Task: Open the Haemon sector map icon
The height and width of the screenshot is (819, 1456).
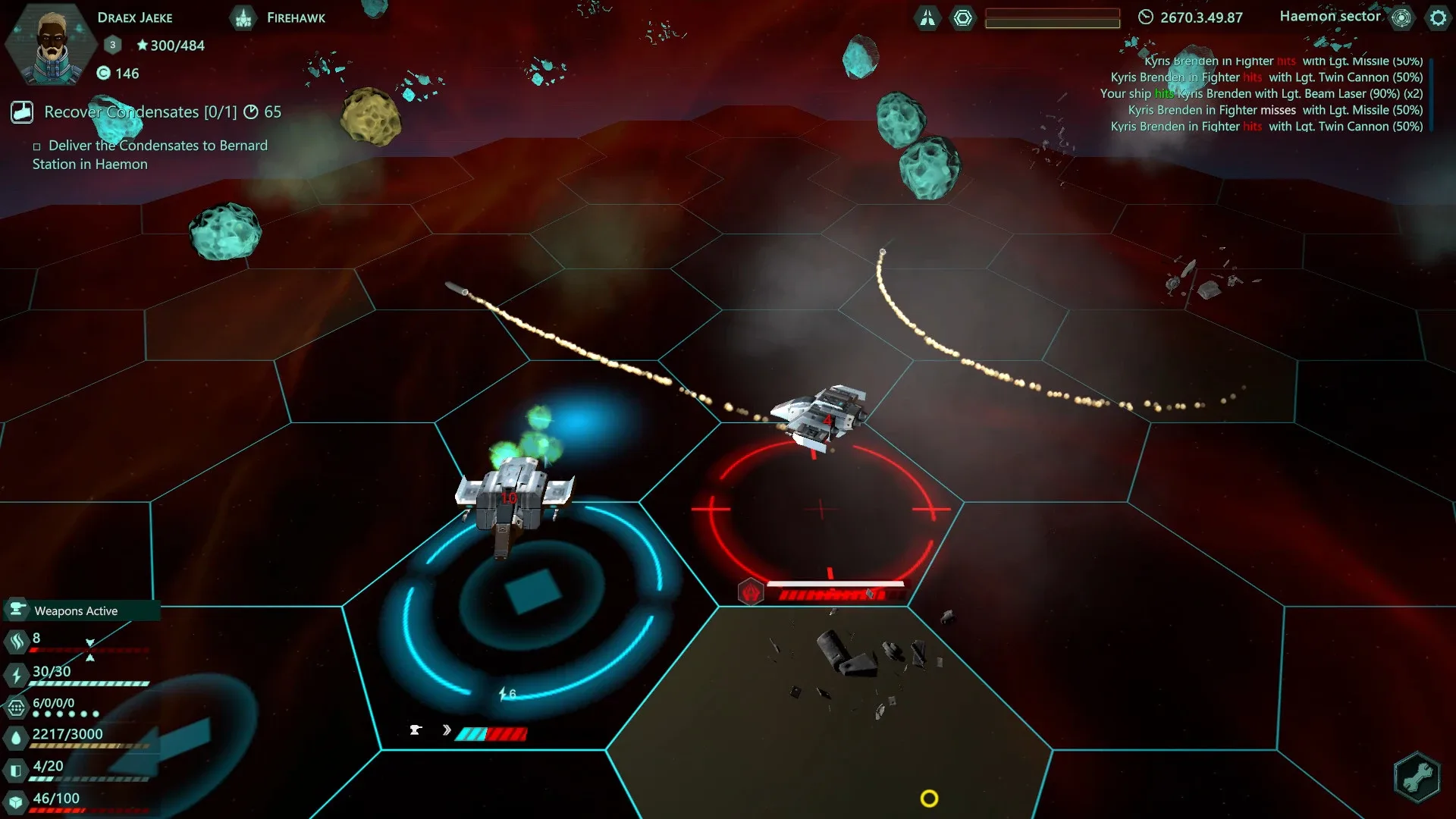Action: coord(1401,17)
